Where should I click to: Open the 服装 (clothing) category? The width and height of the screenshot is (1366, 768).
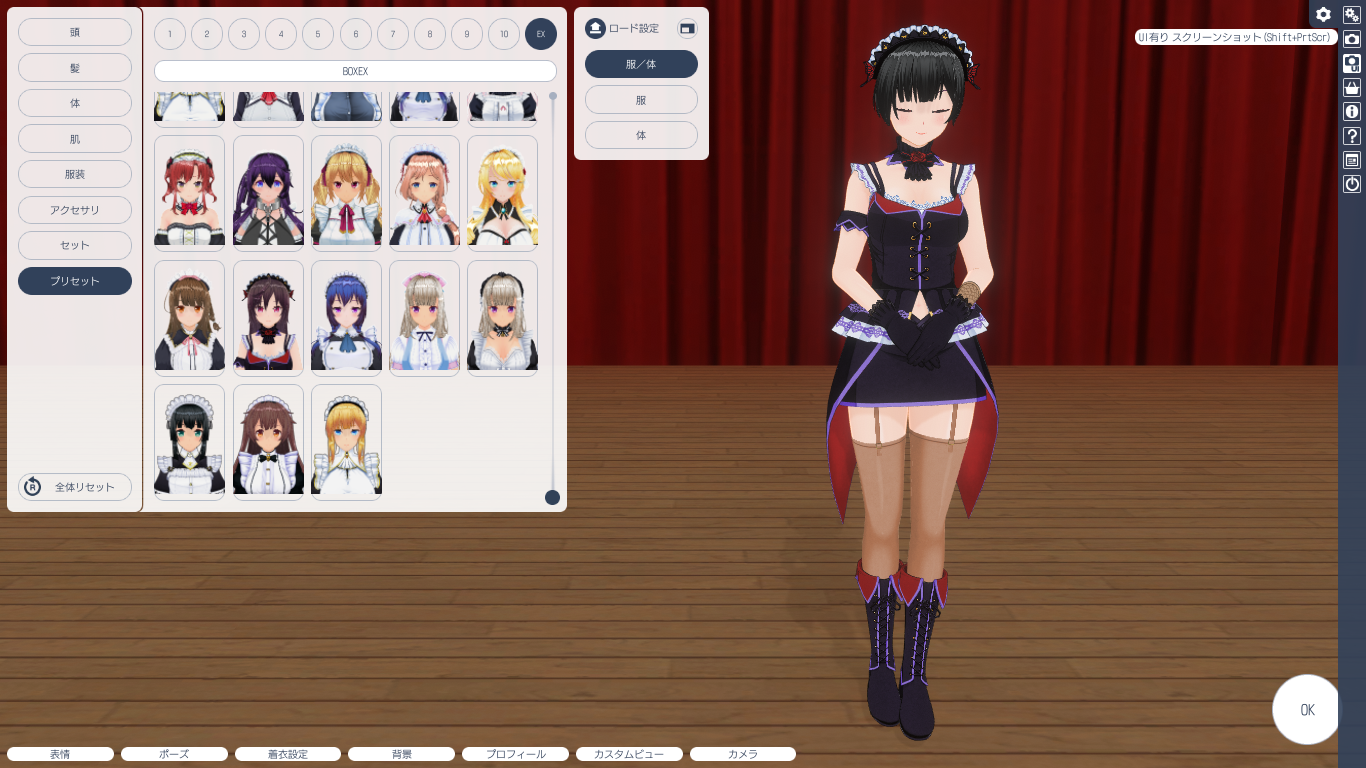point(75,174)
